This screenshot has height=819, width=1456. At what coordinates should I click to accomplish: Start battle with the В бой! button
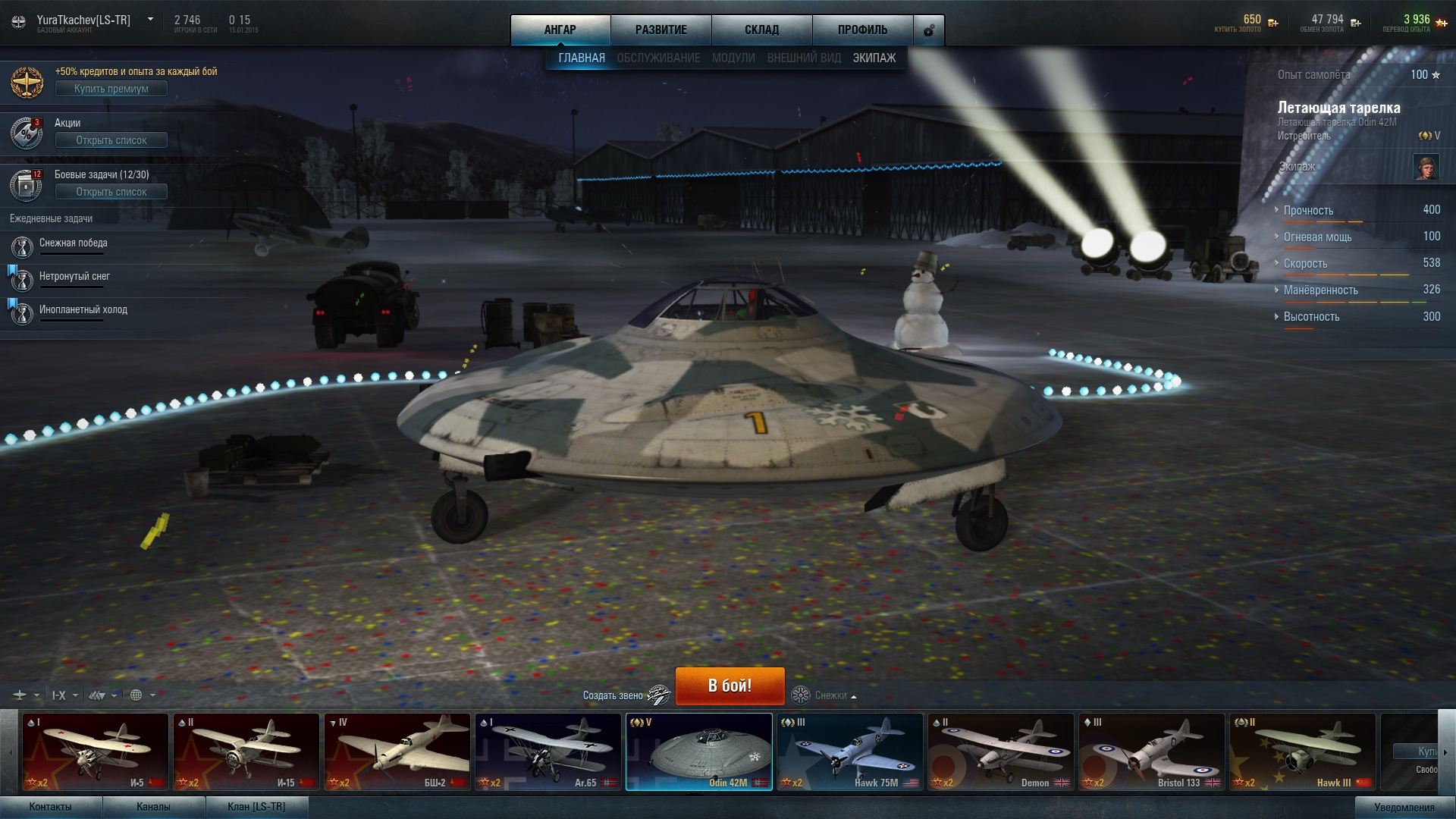click(x=730, y=686)
